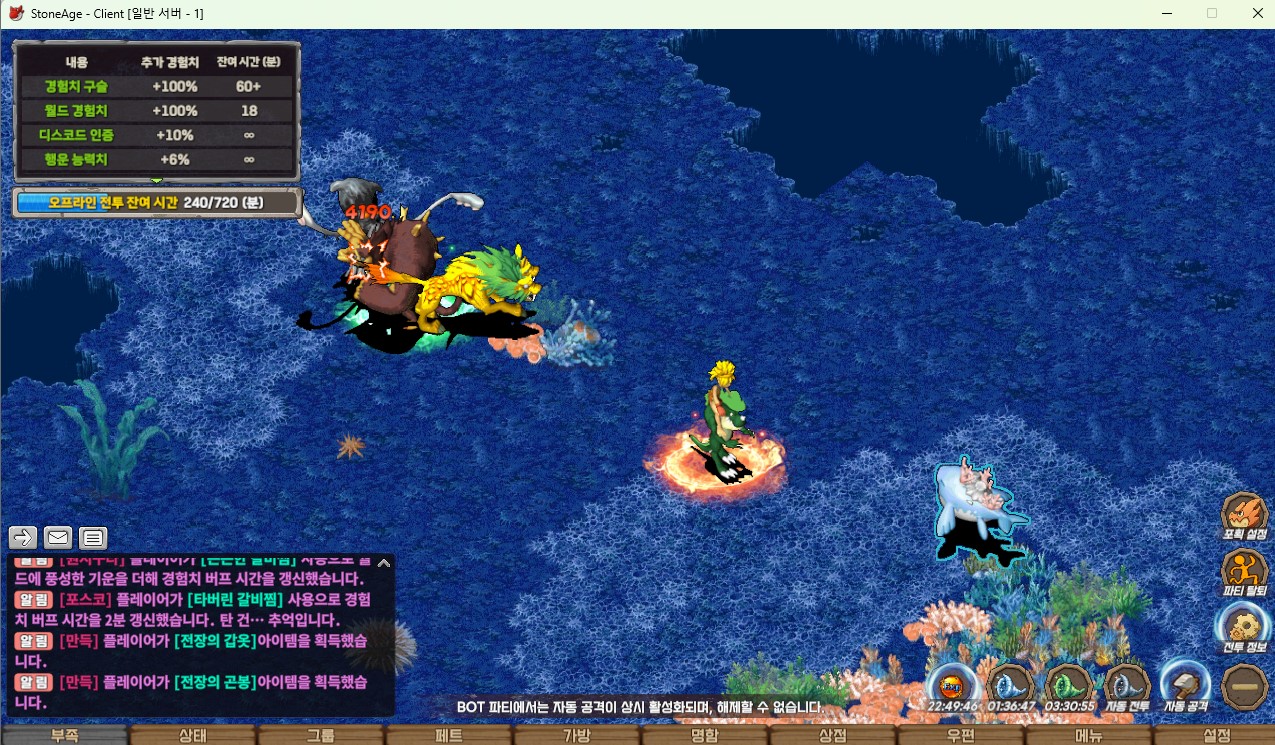Screen dimensions: 1275x745
Task: Open the 상점 (shop) menu
Action: tap(833, 736)
